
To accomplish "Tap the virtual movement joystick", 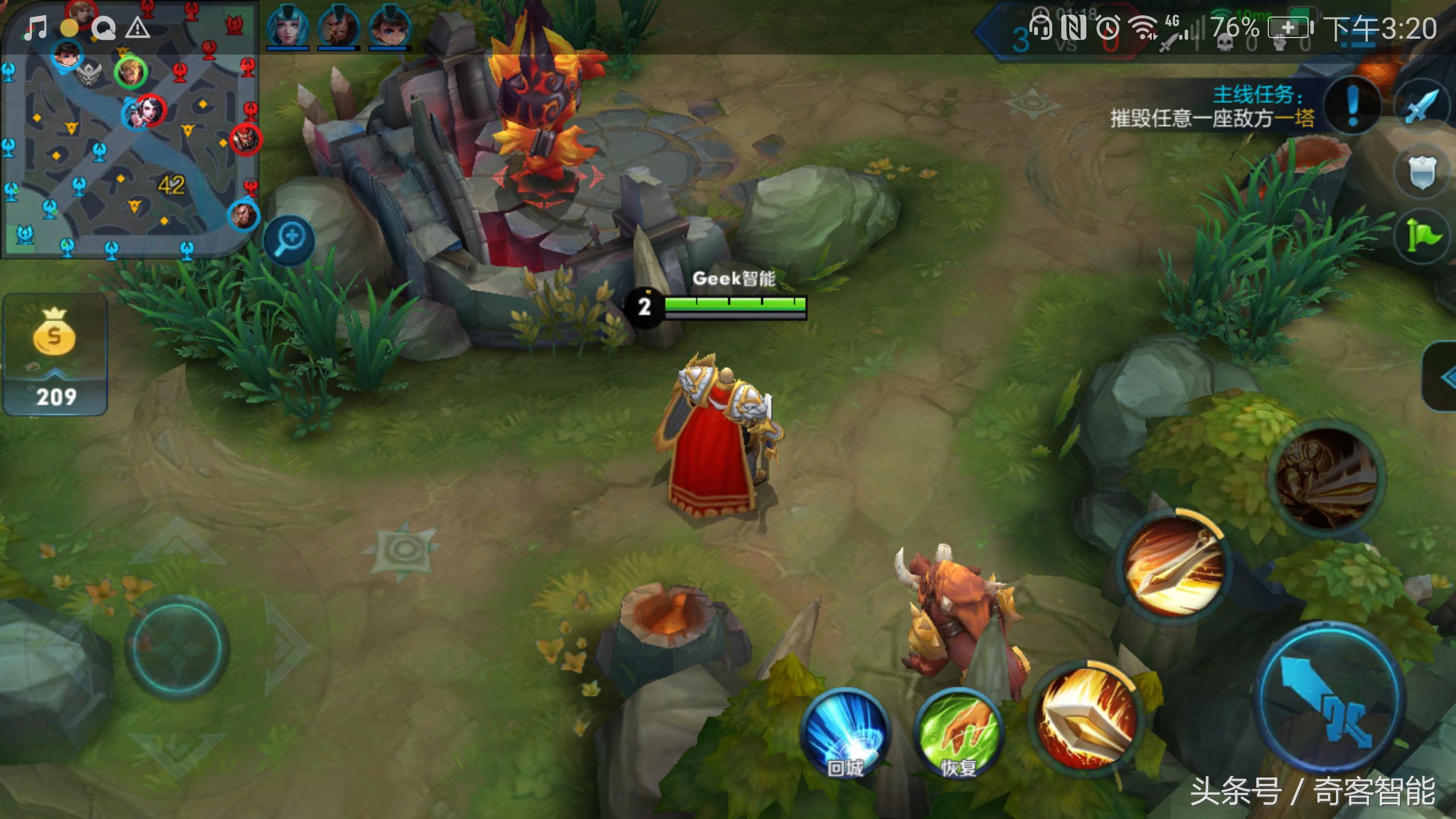I will click(x=177, y=648).
